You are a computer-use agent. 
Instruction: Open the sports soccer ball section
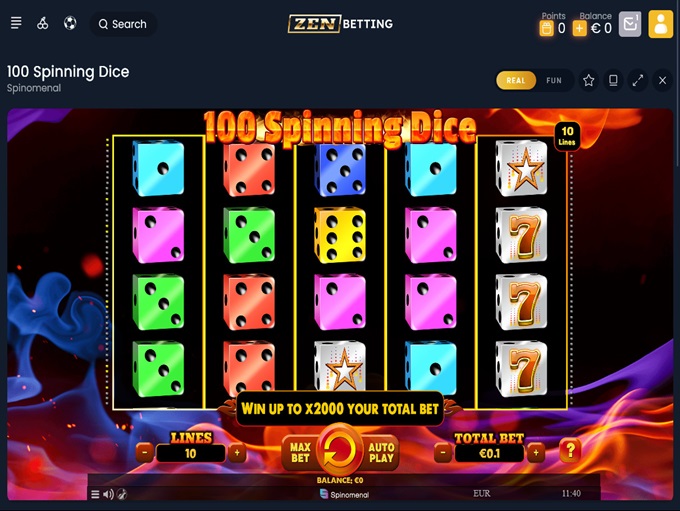70,24
